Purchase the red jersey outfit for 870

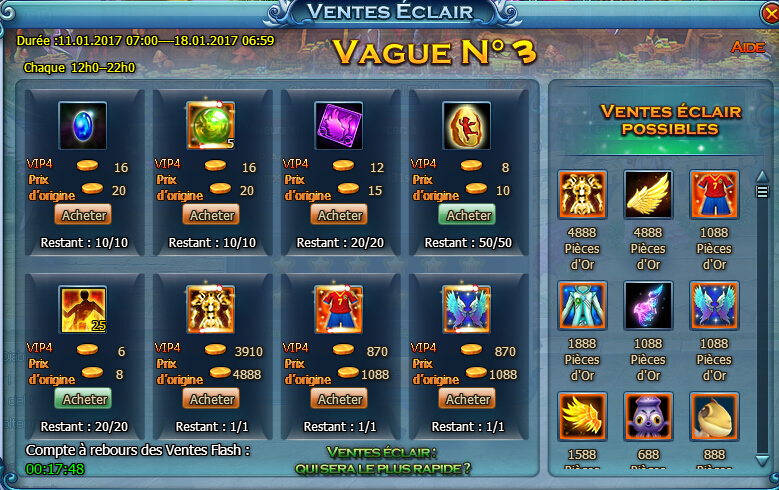[340, 399]
